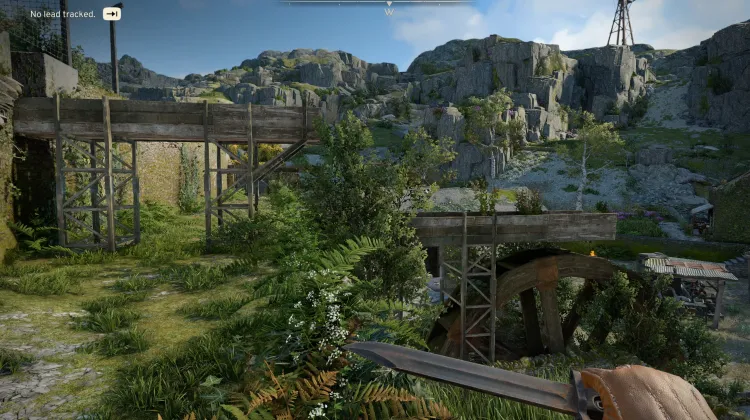
Task: Select the "No lead tracked." objective tracker
Action: coord(63,14)
